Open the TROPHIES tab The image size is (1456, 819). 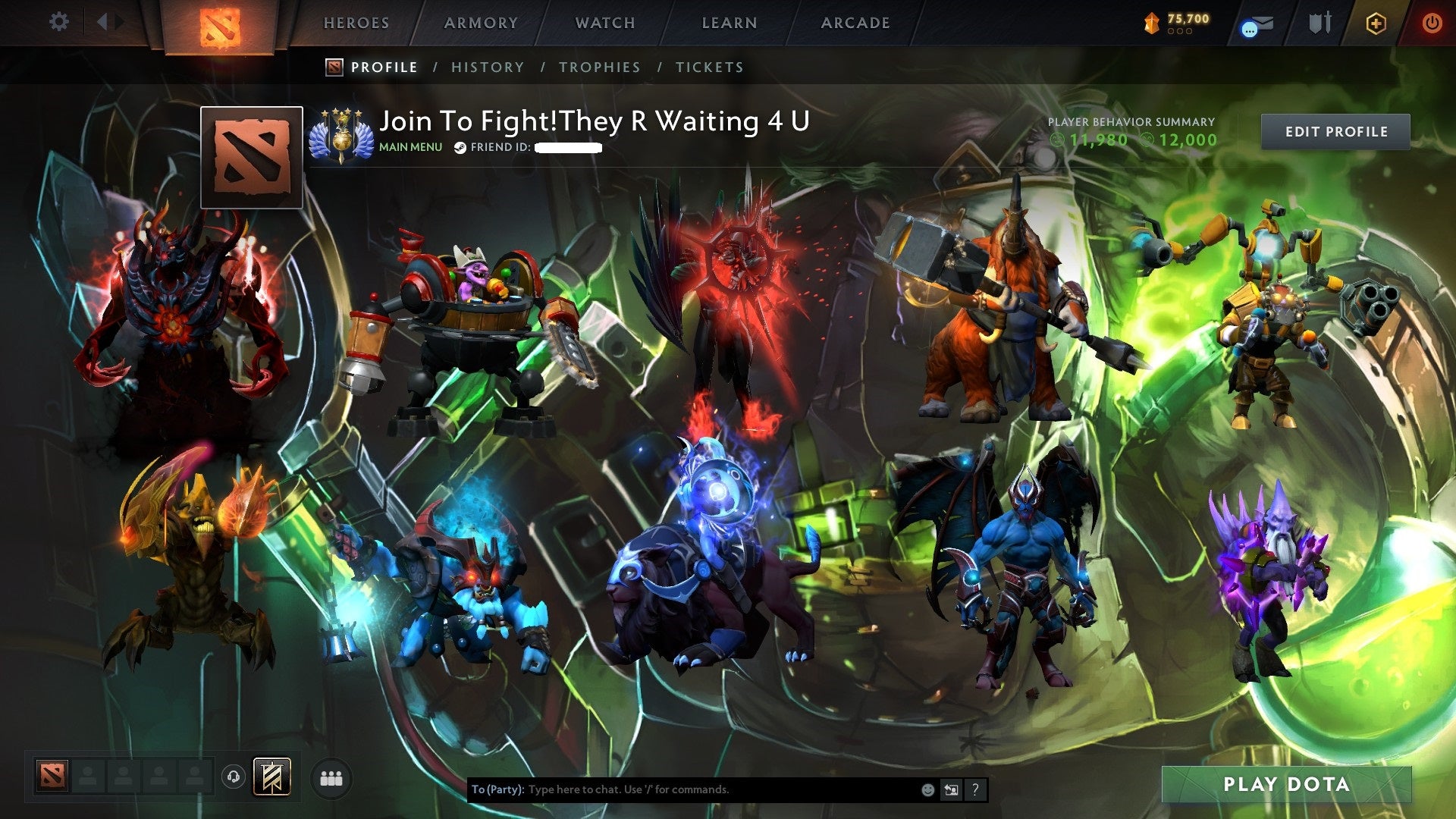(x=599, y=67)
